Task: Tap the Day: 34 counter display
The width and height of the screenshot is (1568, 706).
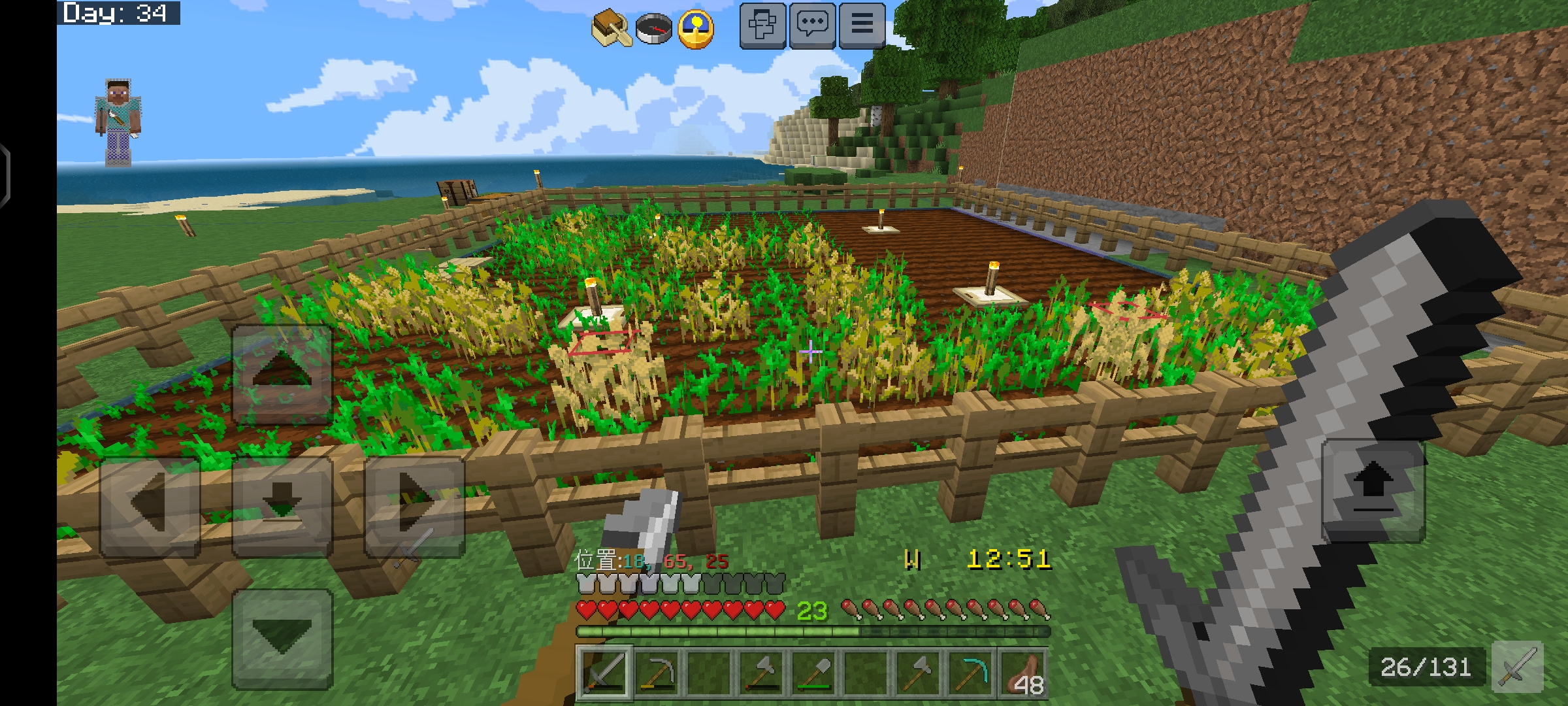Action: (118, 12)
